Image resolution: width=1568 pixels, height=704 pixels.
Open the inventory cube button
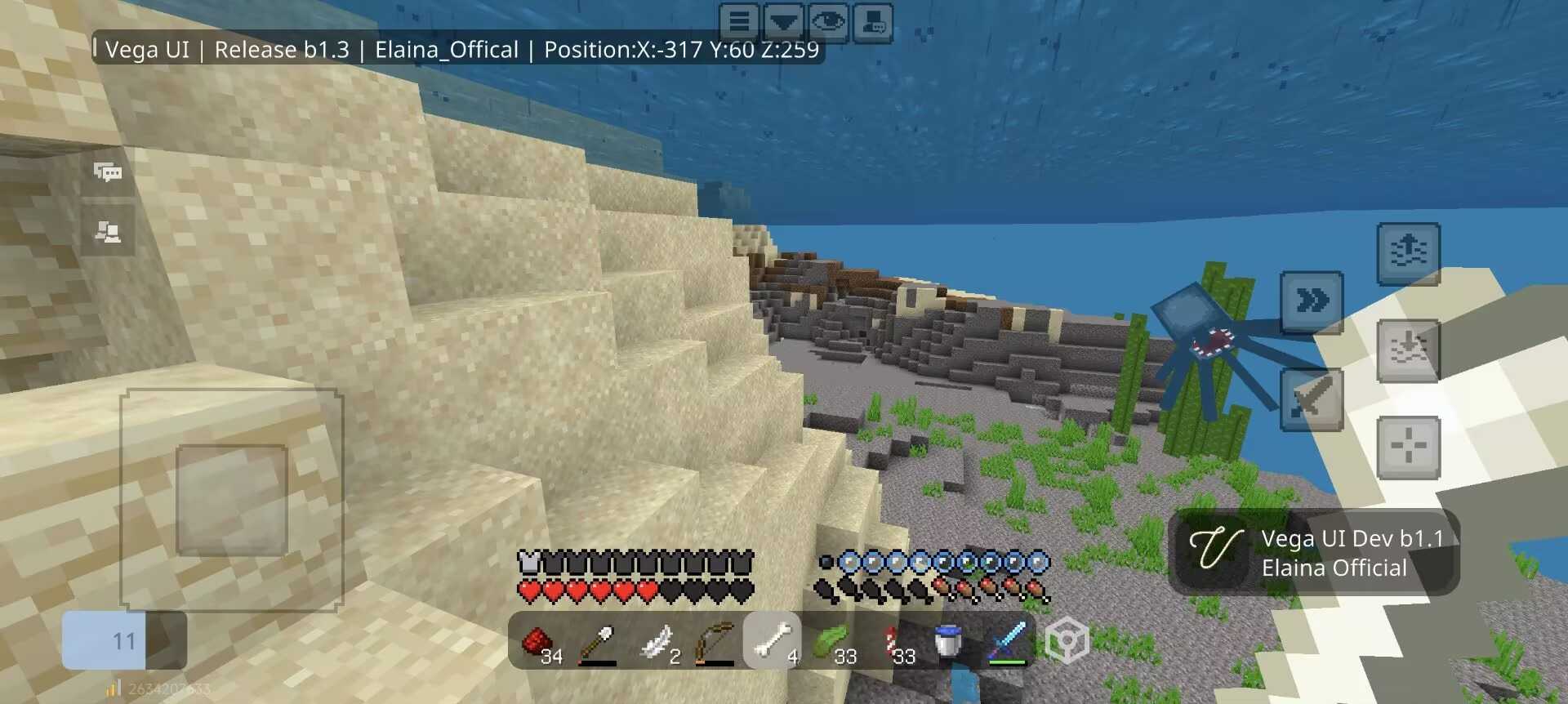[x=1067, y=641]
